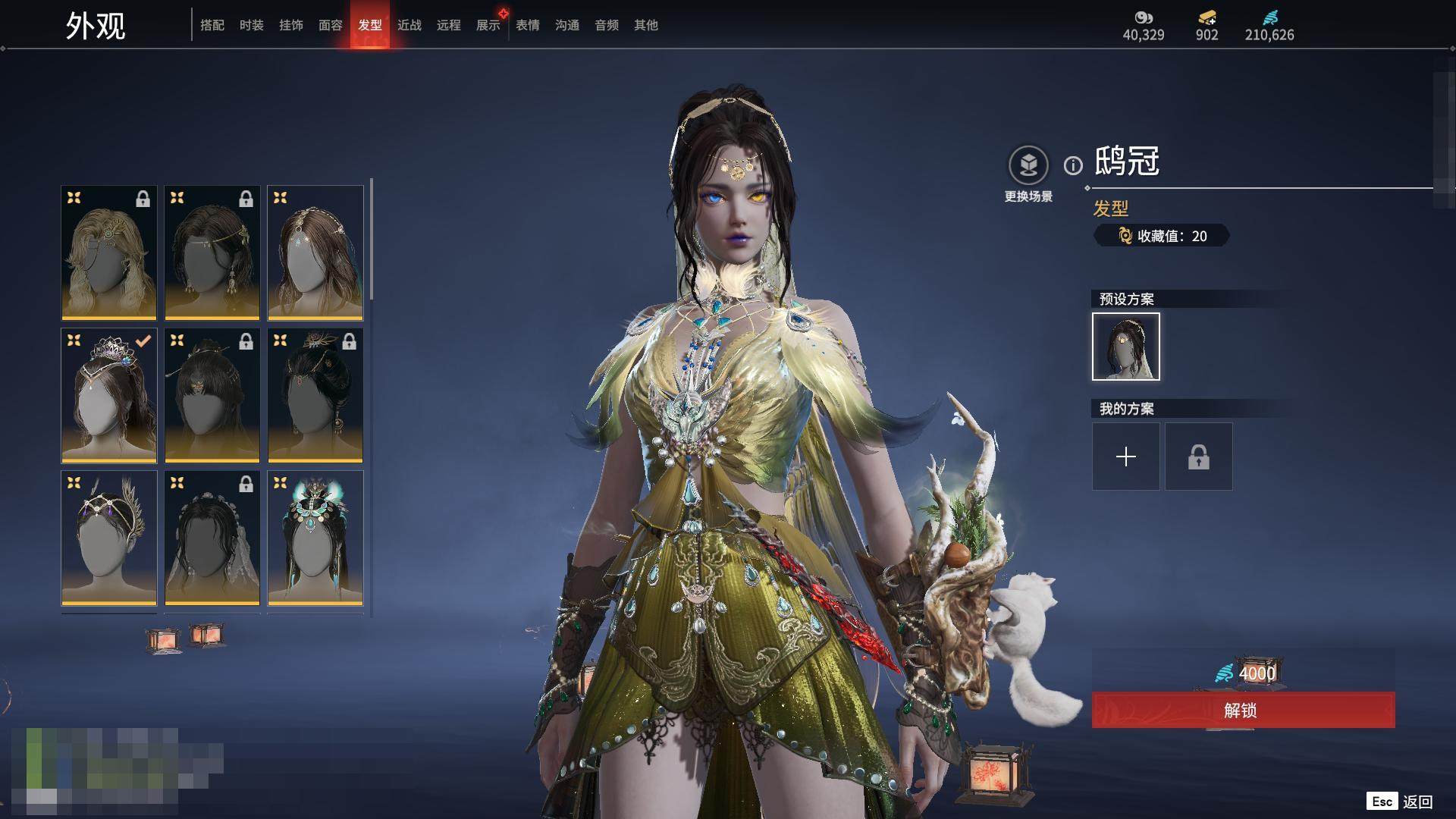Viewport: 1456px width, 819px height.
Task: Choose the blonde wavy hairstyle thumbnail
Action: click(x=109, y=253)
